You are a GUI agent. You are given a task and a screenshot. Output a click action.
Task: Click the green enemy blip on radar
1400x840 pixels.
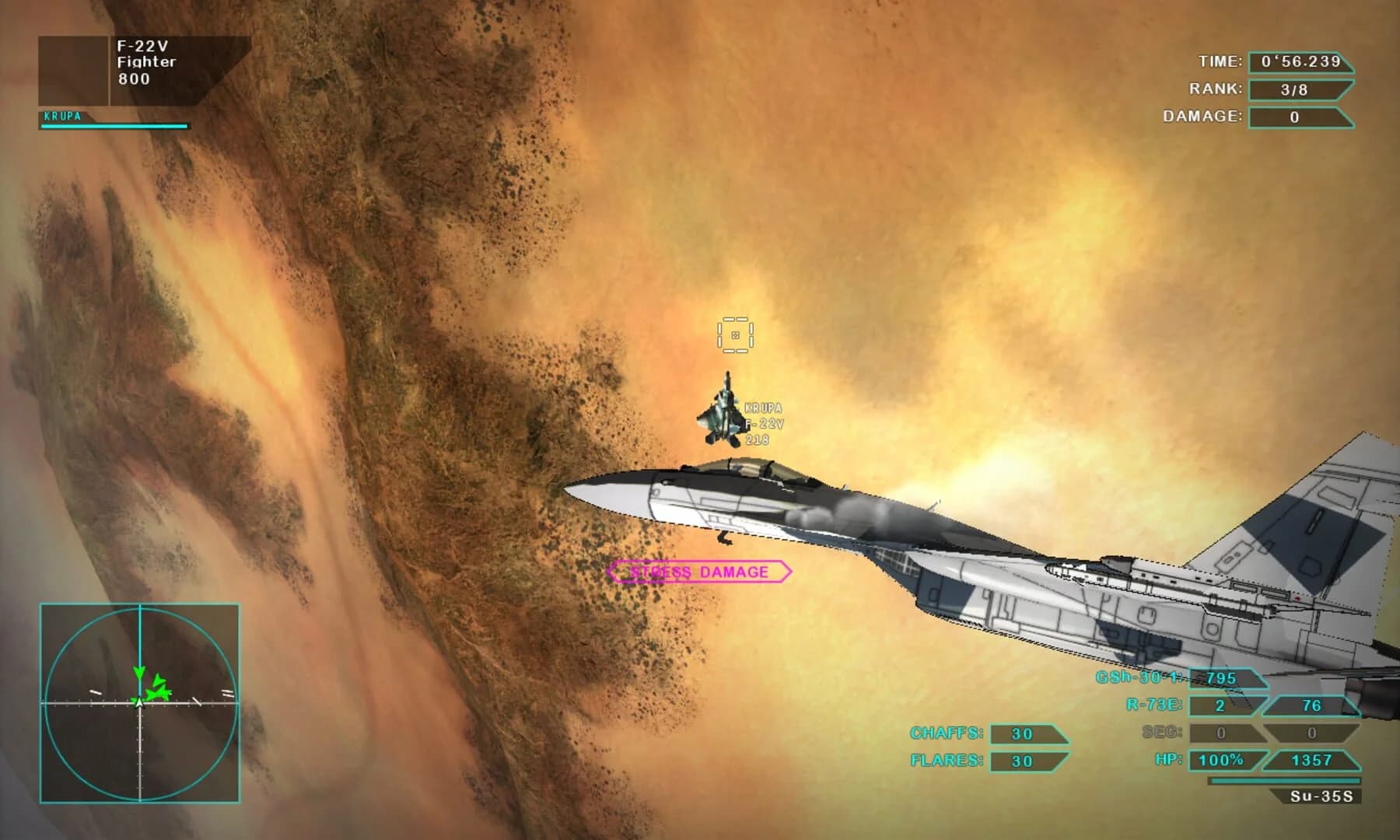(x=157, y=692)
